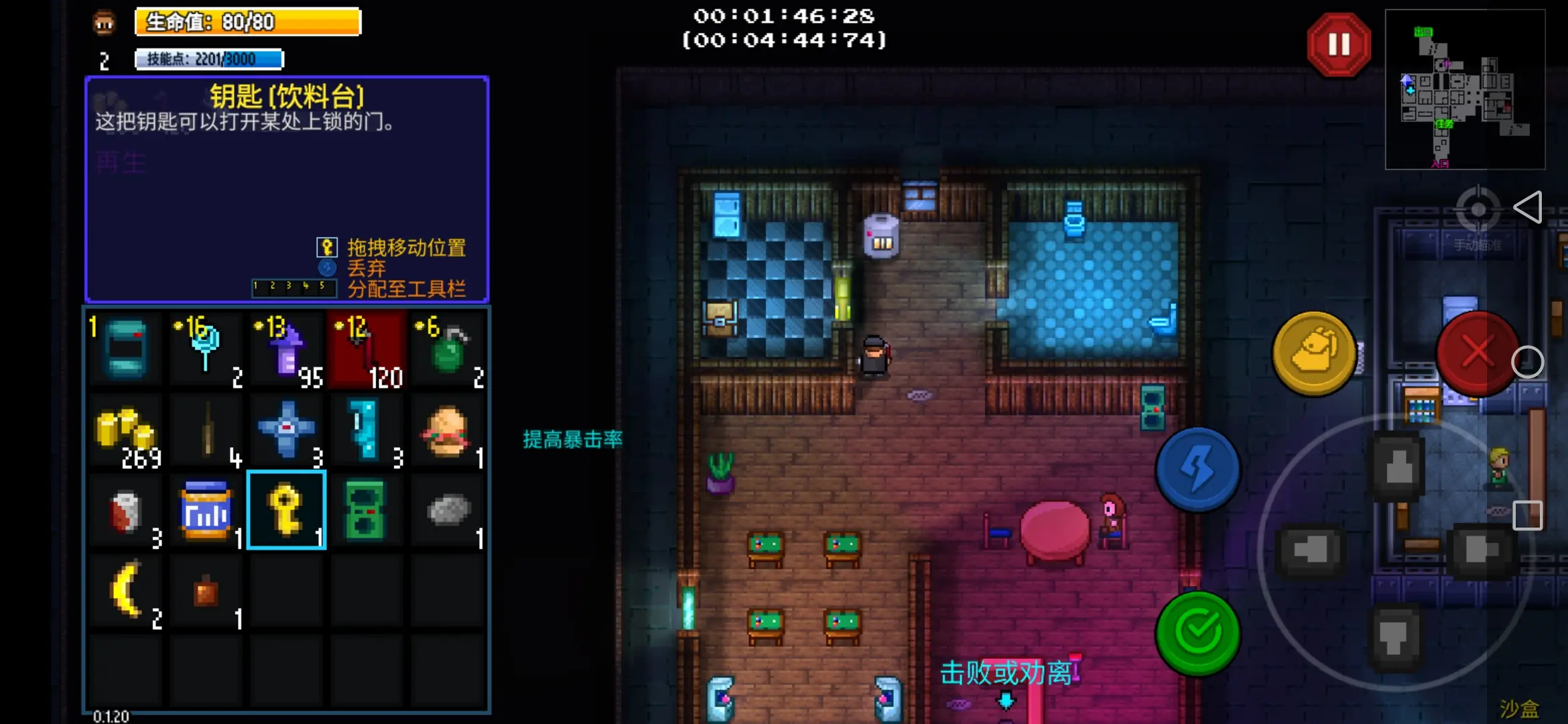Tap the green checkmark interact button
The height and width of the screenshot is (724, 1568).
point(1198,631)
